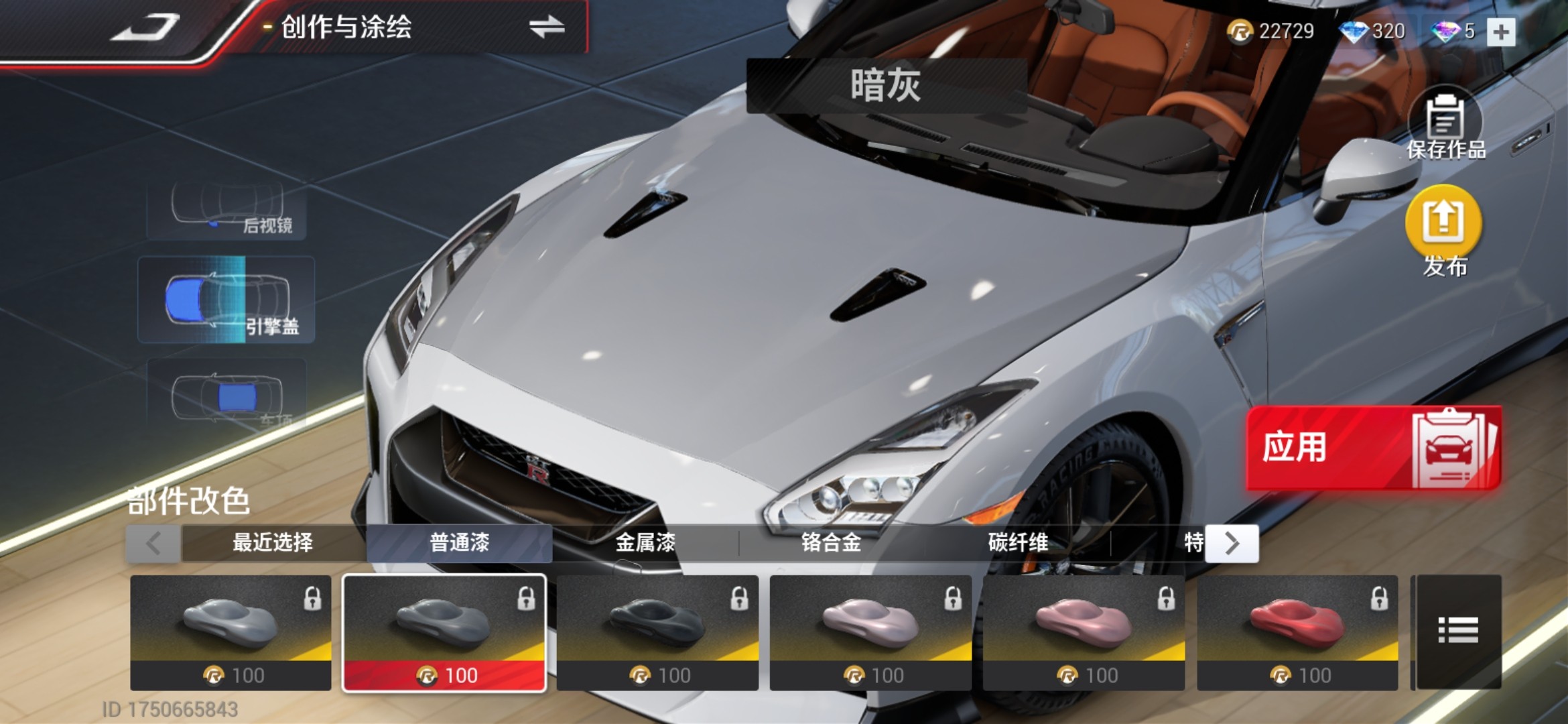The height and width of the screenshot is (724, 1568).
Task: Go back using the top-left arrow
Action: [x=145, y=28]
